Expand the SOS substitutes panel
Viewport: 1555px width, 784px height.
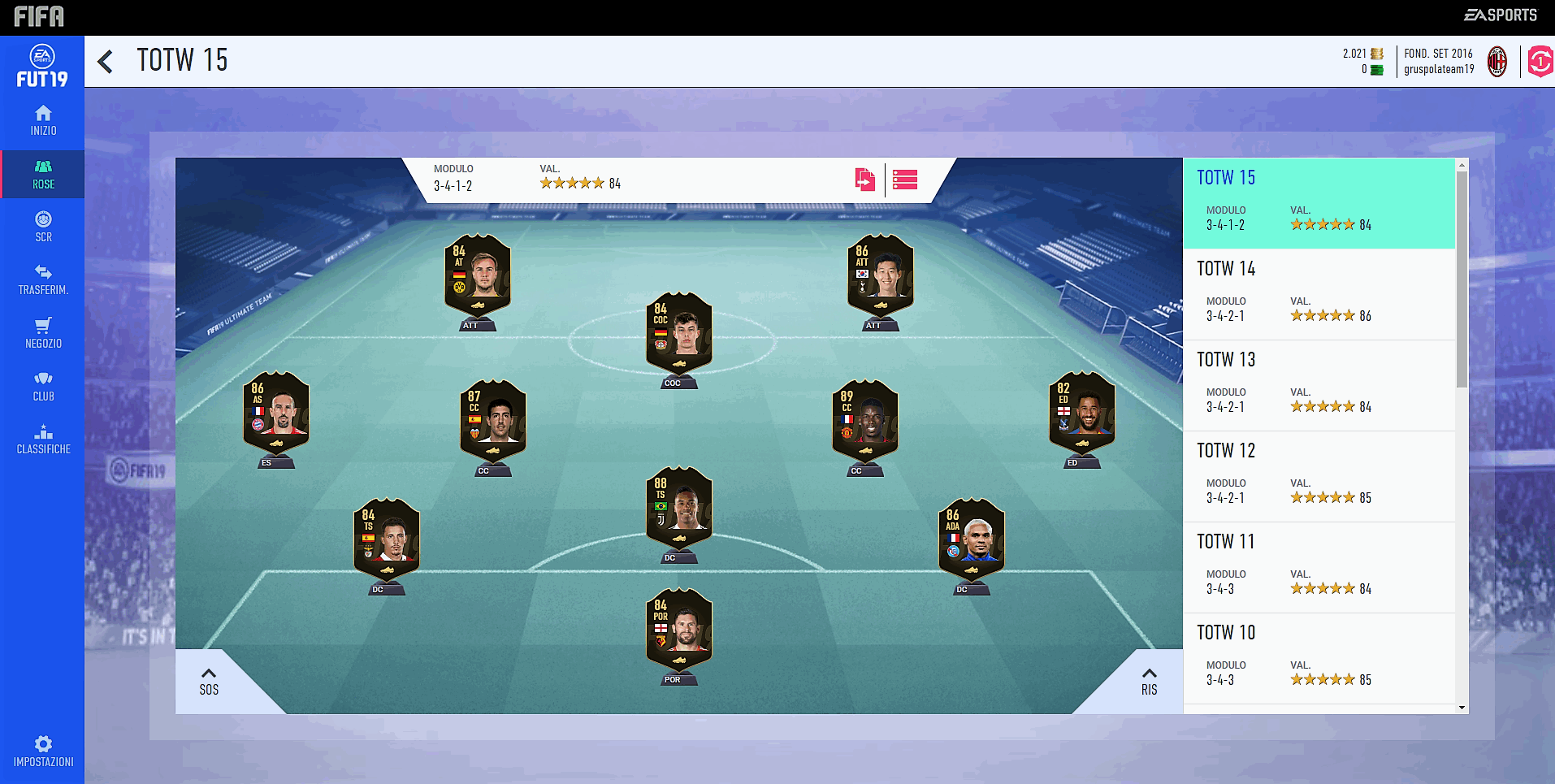pos(209,682)
